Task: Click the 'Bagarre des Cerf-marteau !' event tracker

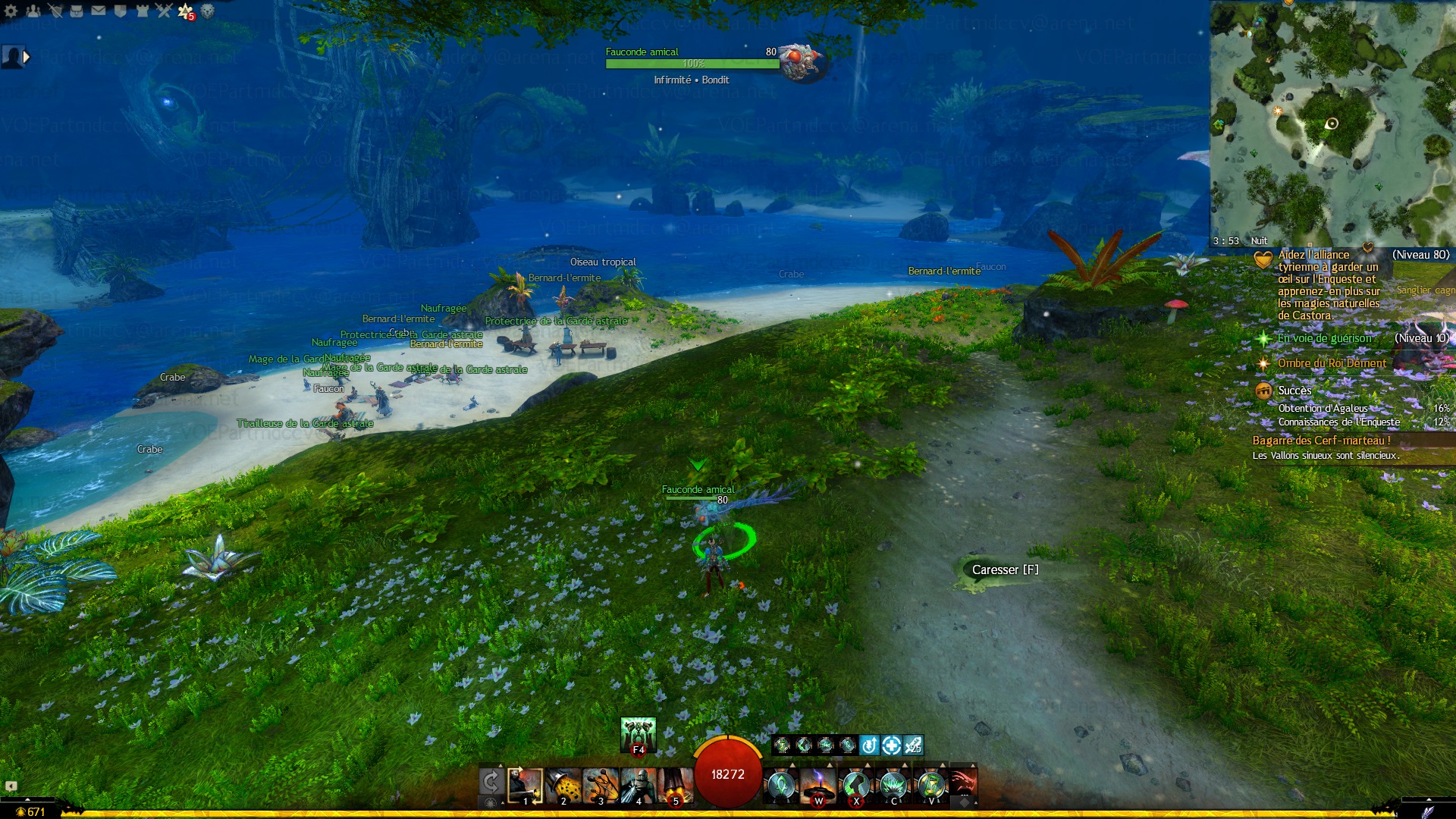Action: click(1321, 441)
